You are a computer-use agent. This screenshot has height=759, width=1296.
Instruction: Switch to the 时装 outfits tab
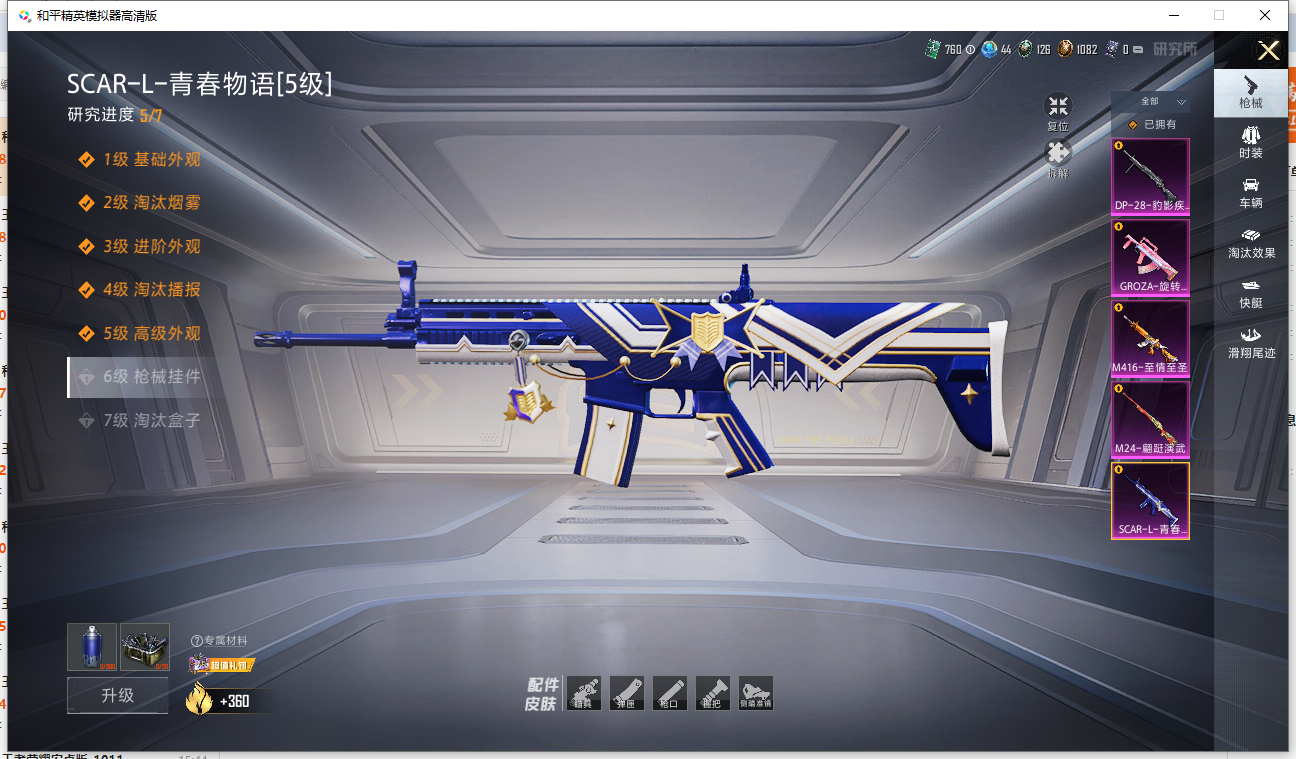coord(1250,143)
